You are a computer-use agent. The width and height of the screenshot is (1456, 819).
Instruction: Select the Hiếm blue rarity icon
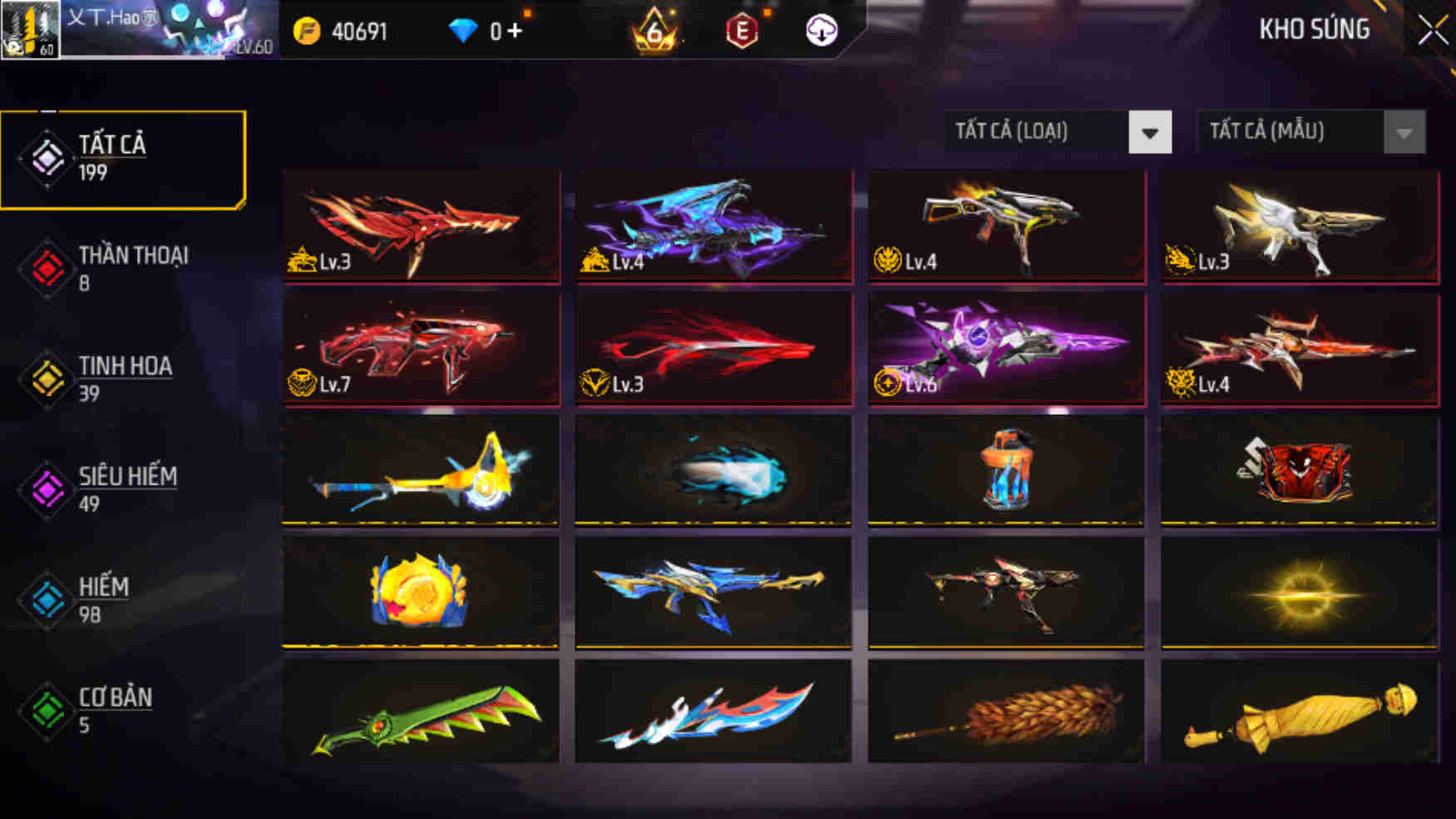[x=47, y=599]
